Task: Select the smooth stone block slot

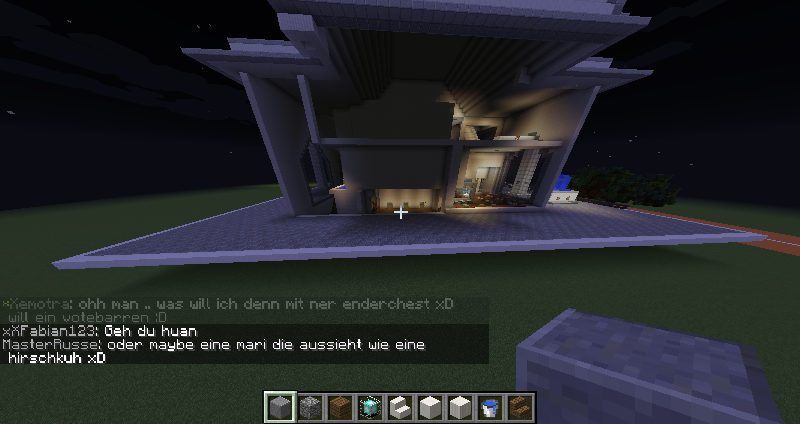Action: tap(280, 407)
